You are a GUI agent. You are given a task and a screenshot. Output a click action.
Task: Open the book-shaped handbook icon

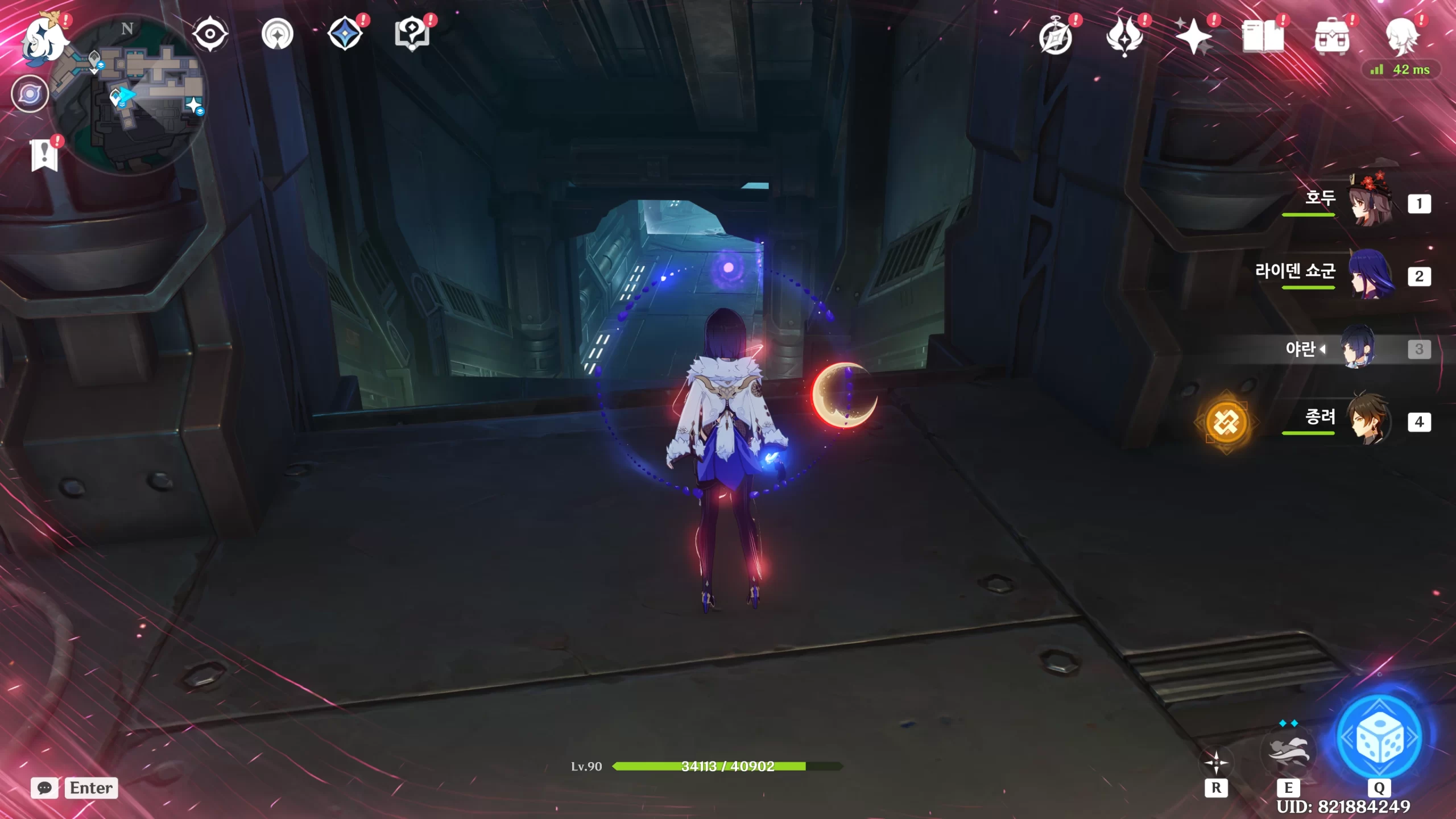1263,38
